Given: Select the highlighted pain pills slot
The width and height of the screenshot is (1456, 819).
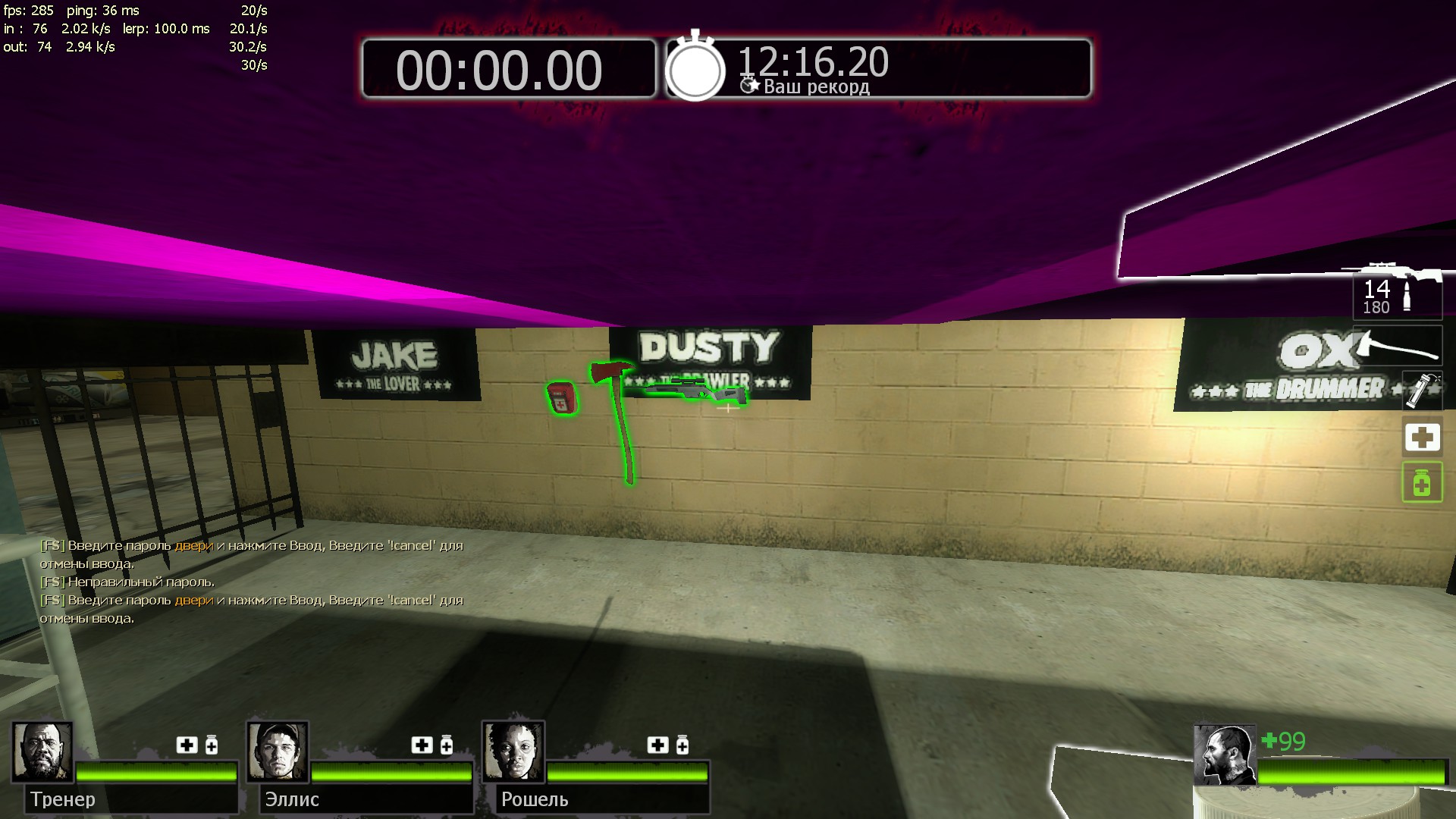Looking at the screenshot, I should pos(1422,482).
